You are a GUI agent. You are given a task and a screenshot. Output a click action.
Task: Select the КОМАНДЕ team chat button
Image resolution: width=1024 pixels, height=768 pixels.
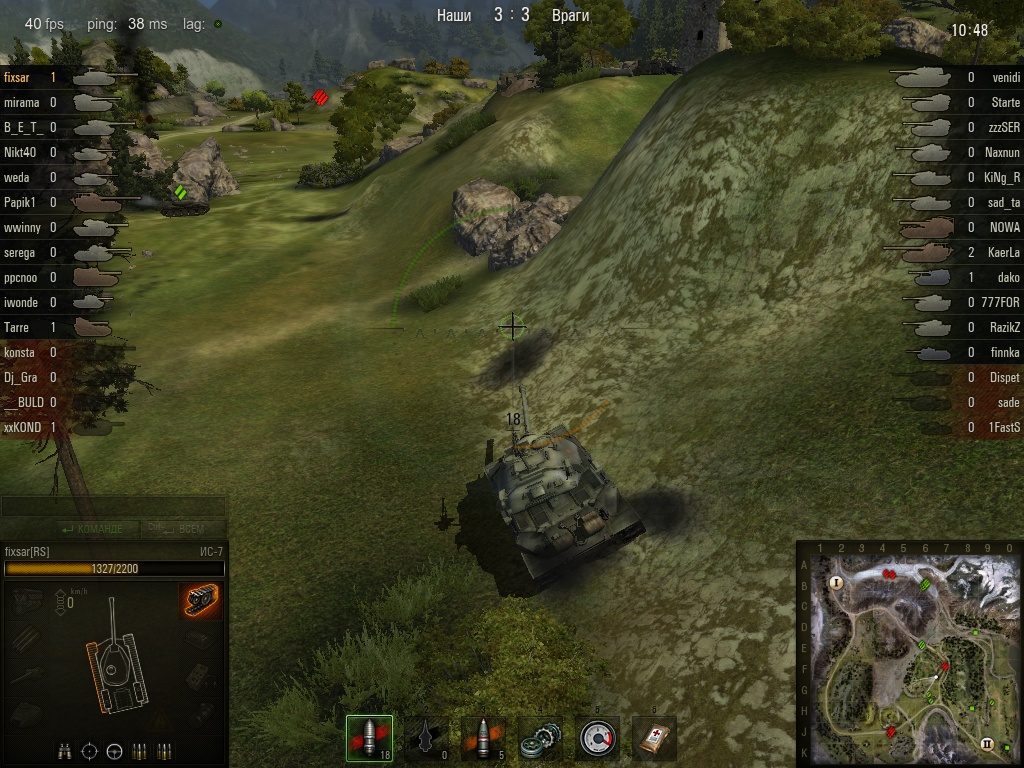tap(92, 529)
